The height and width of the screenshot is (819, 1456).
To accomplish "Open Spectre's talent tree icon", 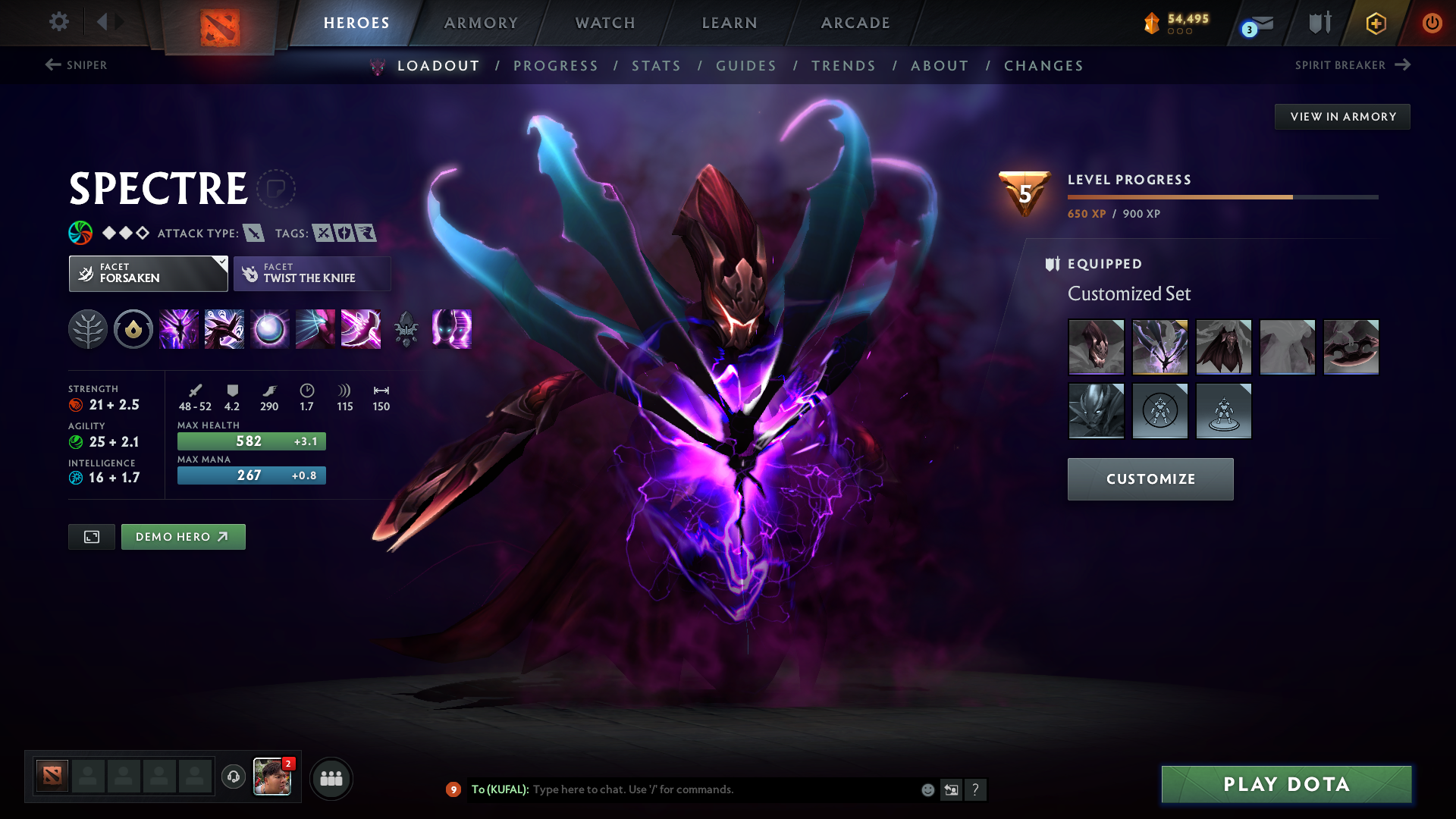I will (x=88, y=329).
